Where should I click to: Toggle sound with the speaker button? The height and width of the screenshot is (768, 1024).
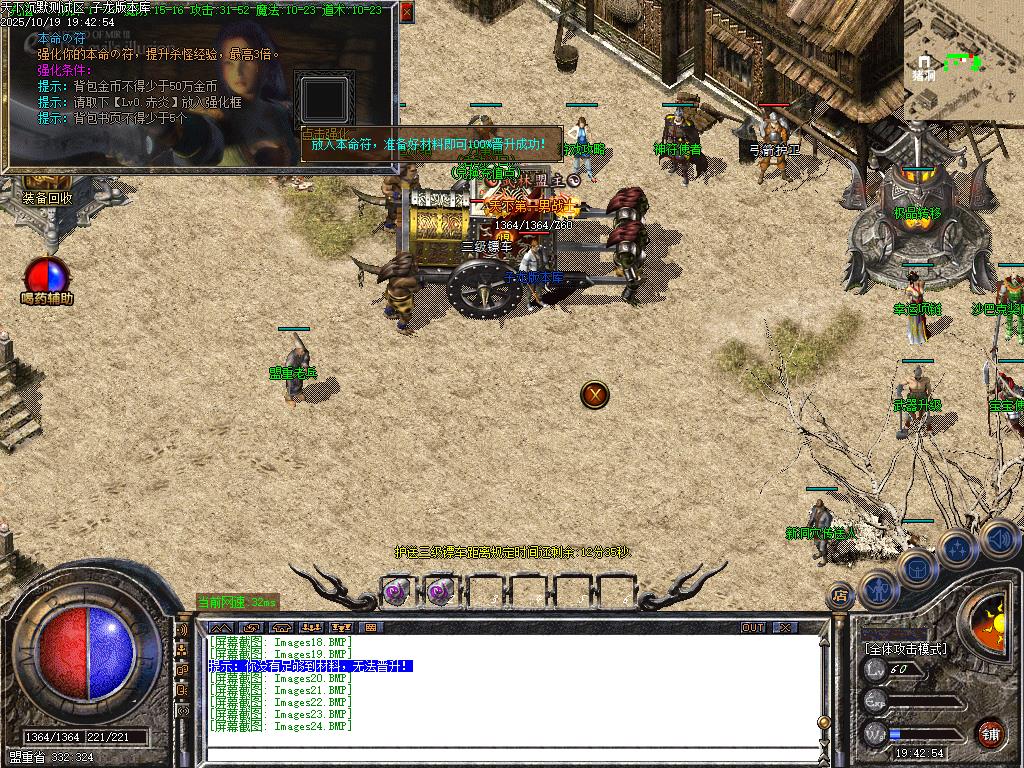point(998,538)
